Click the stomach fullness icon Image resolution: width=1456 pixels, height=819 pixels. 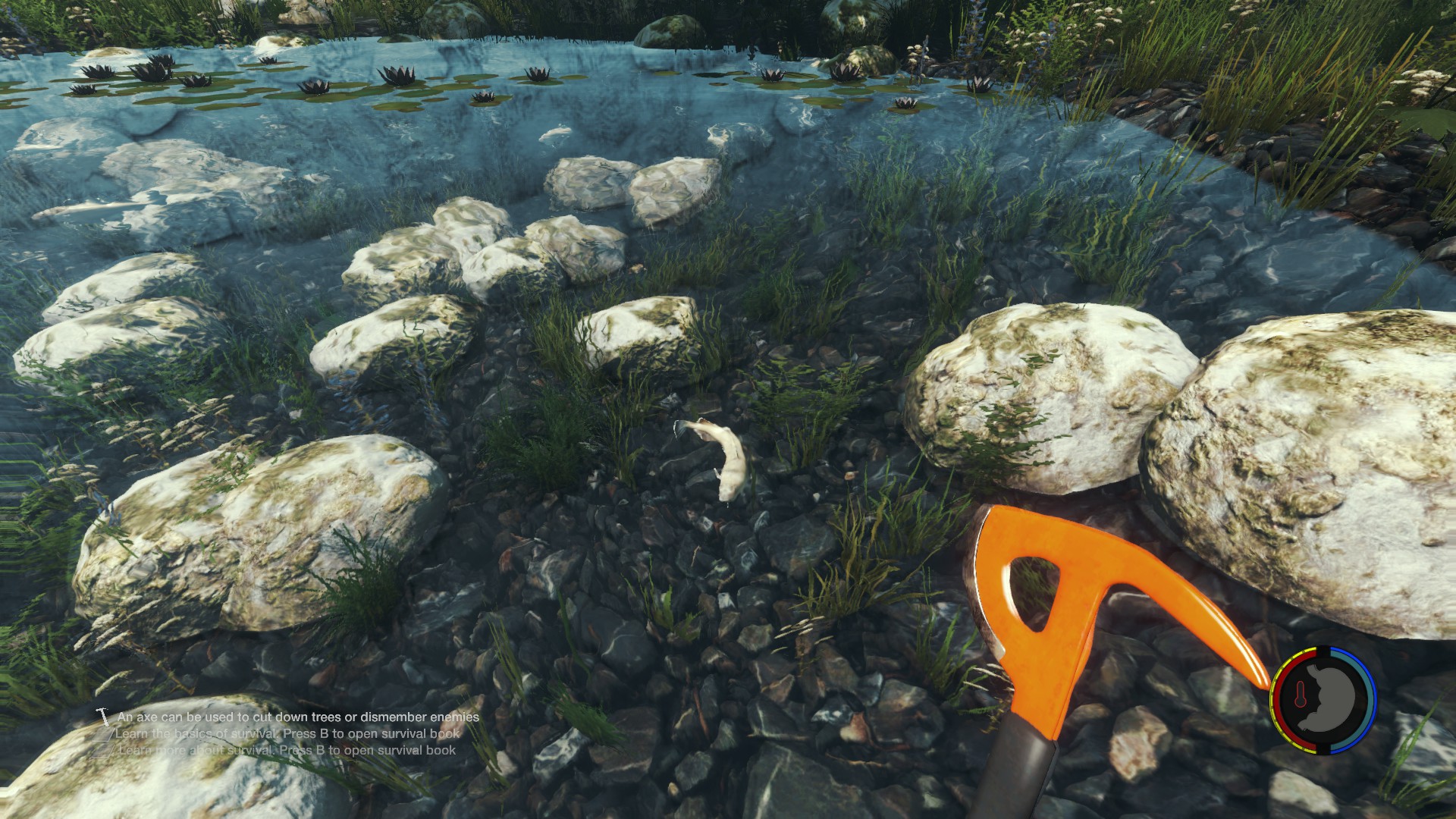(1333, 699)
